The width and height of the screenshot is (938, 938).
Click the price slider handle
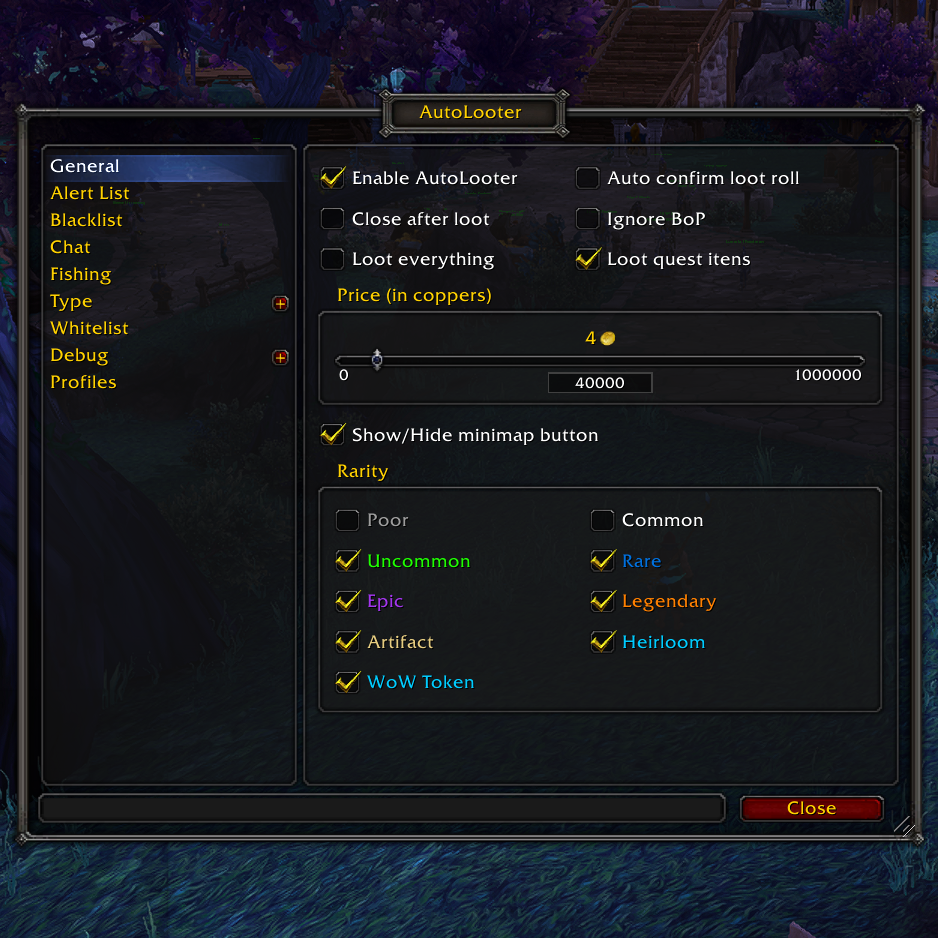coord(377,360)
